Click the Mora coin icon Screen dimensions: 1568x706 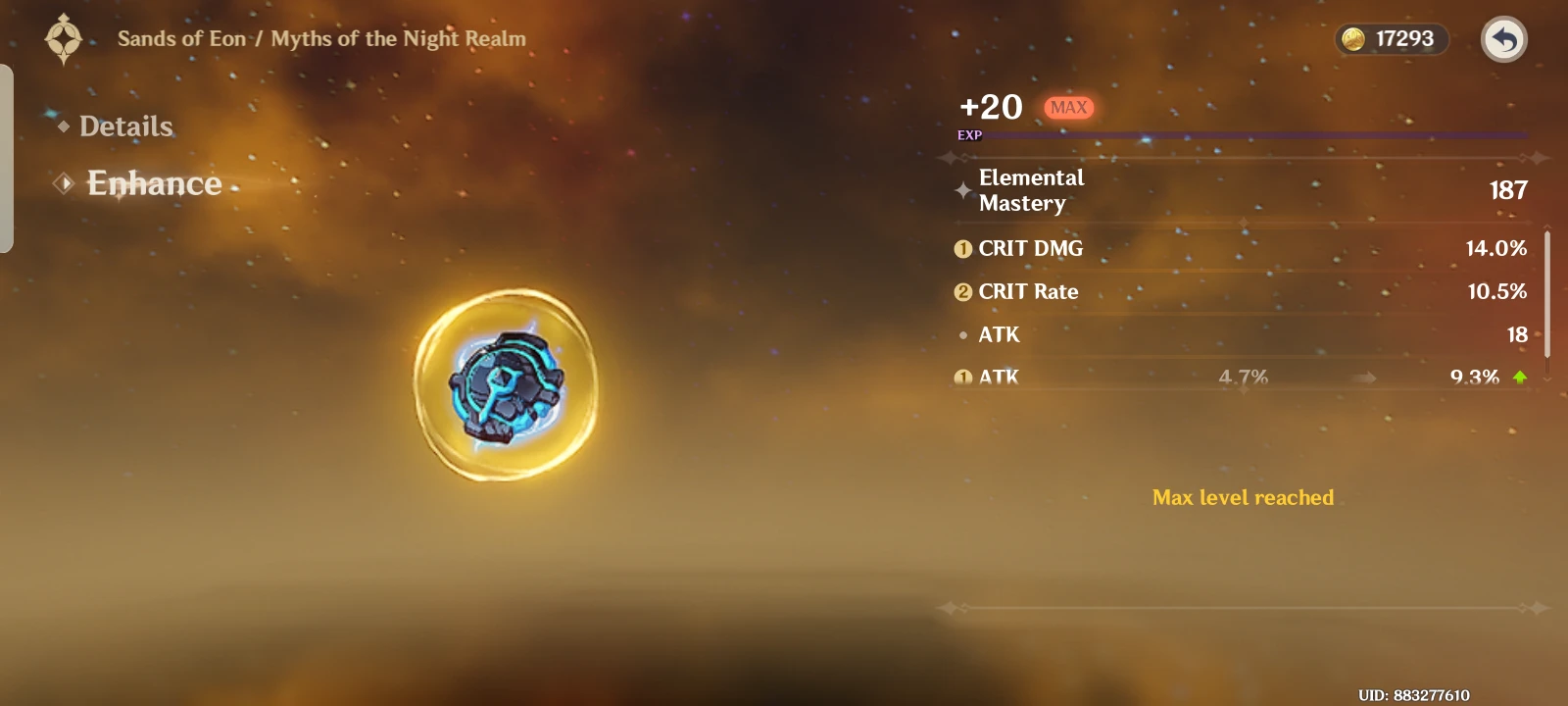[1355, 39]
